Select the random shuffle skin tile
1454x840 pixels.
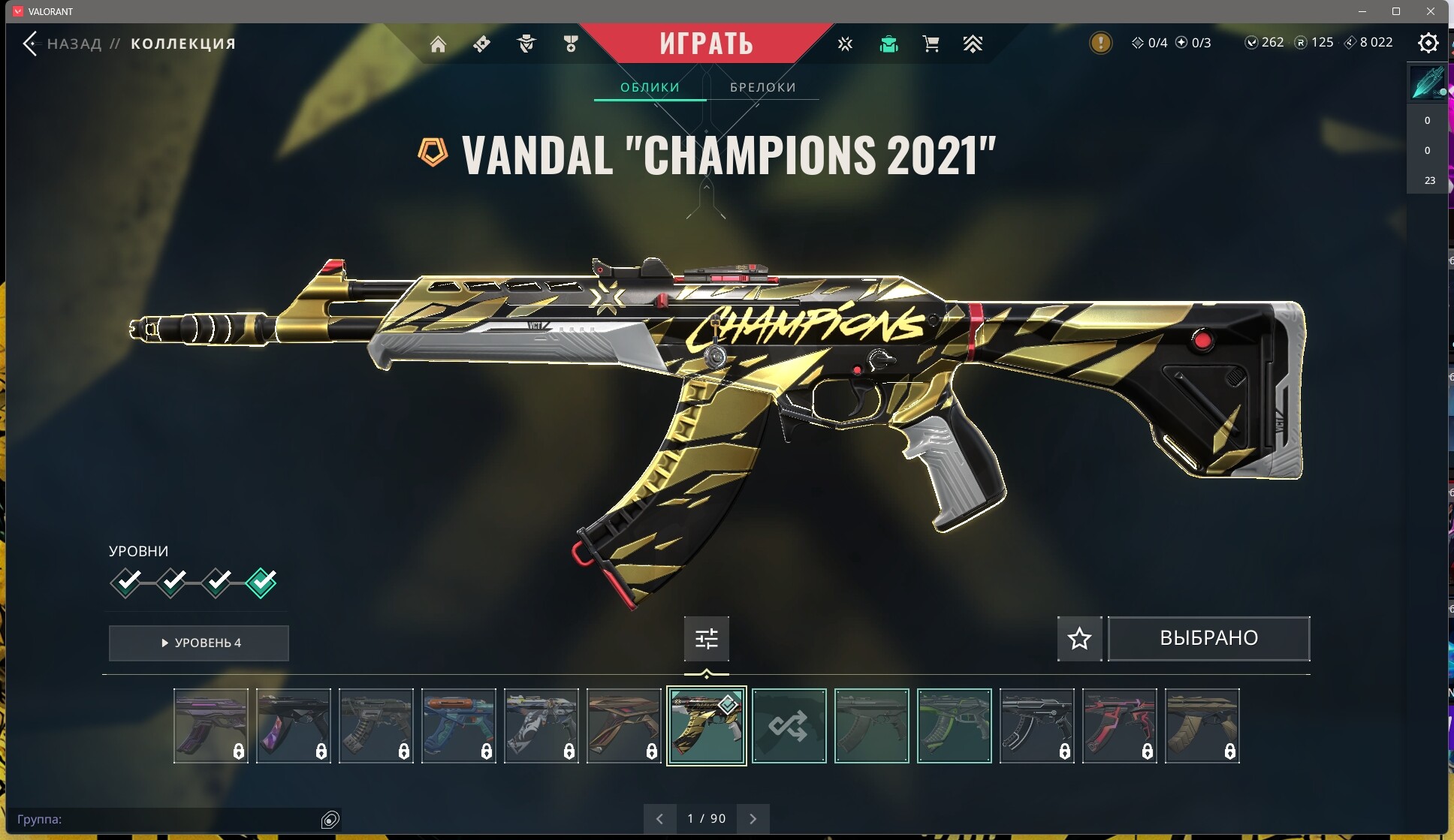(789, 726)
